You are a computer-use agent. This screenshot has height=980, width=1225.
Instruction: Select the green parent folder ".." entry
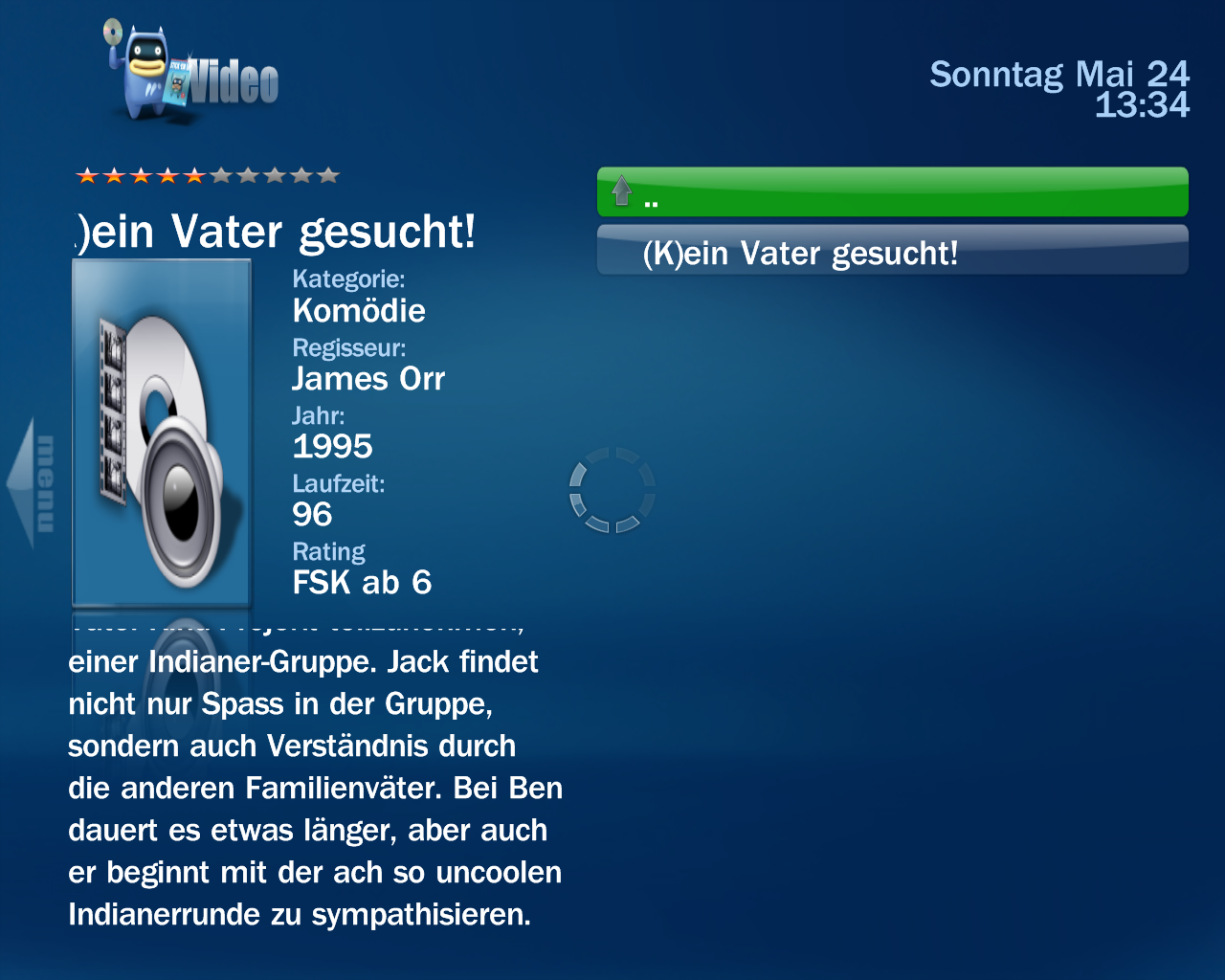pos(892,192)
